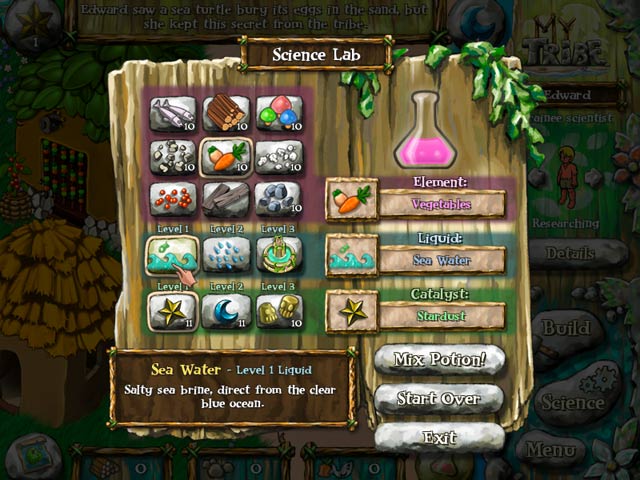Screen dimensions: 640x480
Task: Click the Start Over button
Action: (439, 399)
